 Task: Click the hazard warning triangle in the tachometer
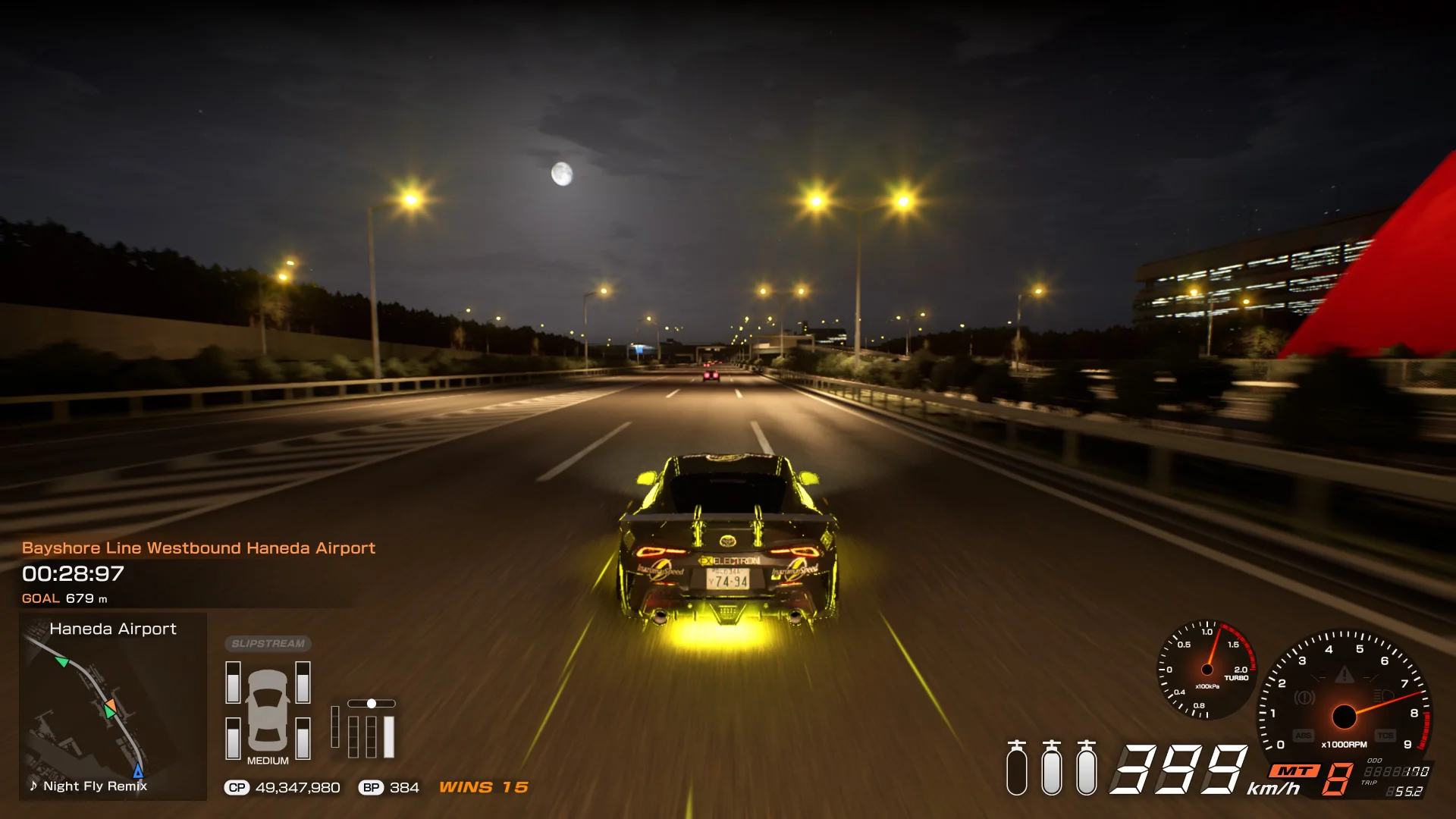pyautogui.click(x=1344, y=674)
